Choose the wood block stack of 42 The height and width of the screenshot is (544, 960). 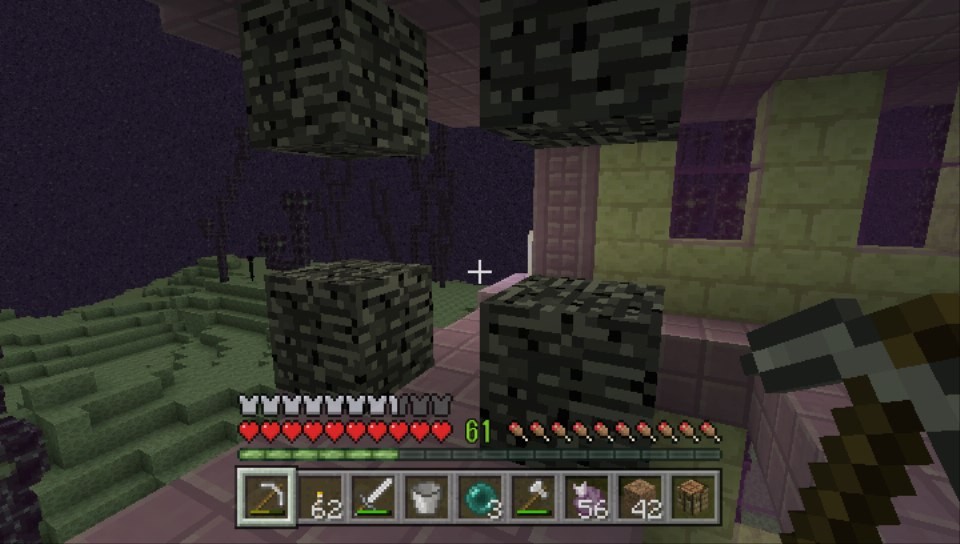coord(638,497)
